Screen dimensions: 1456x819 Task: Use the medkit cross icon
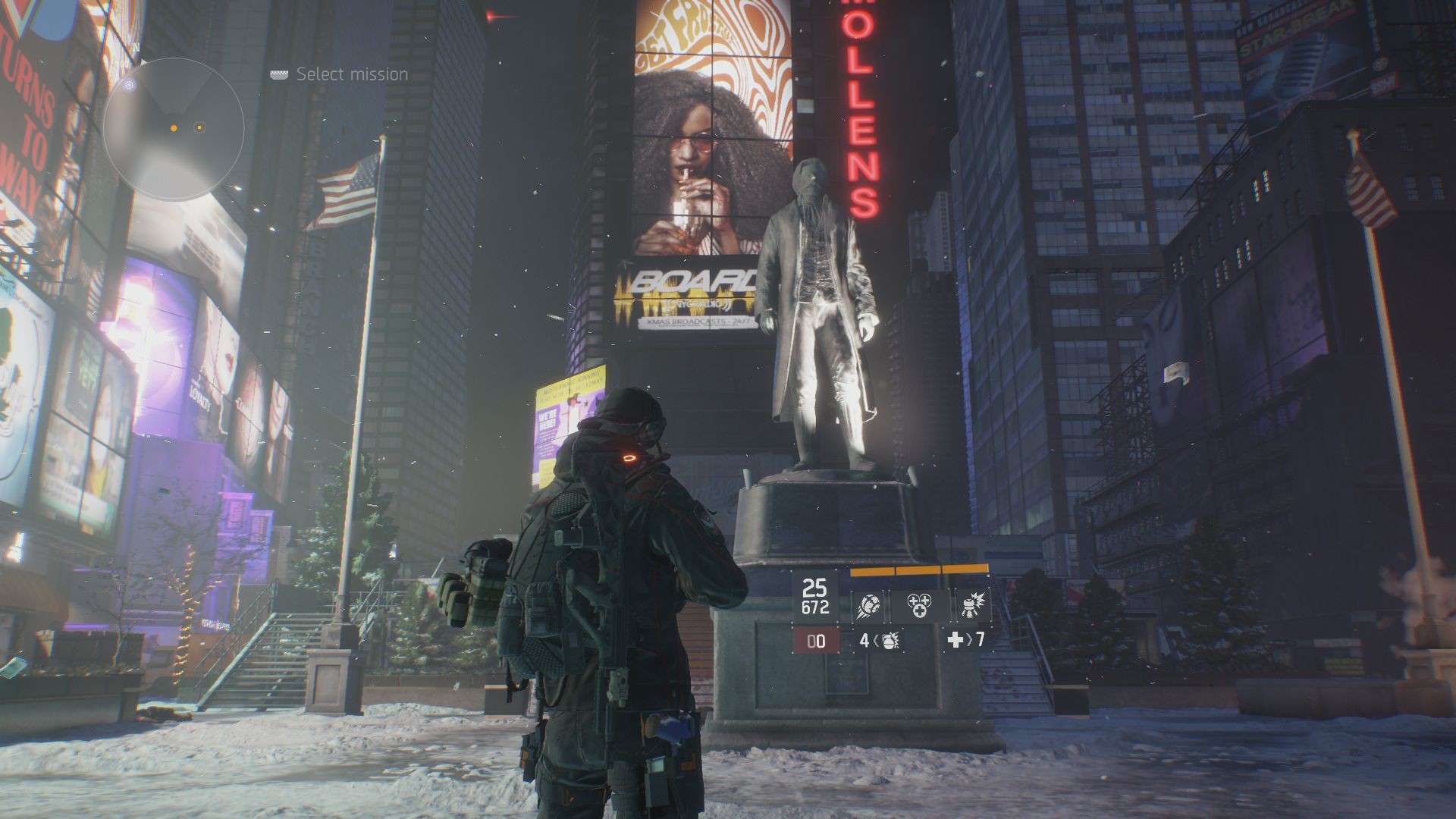(955, 641)
